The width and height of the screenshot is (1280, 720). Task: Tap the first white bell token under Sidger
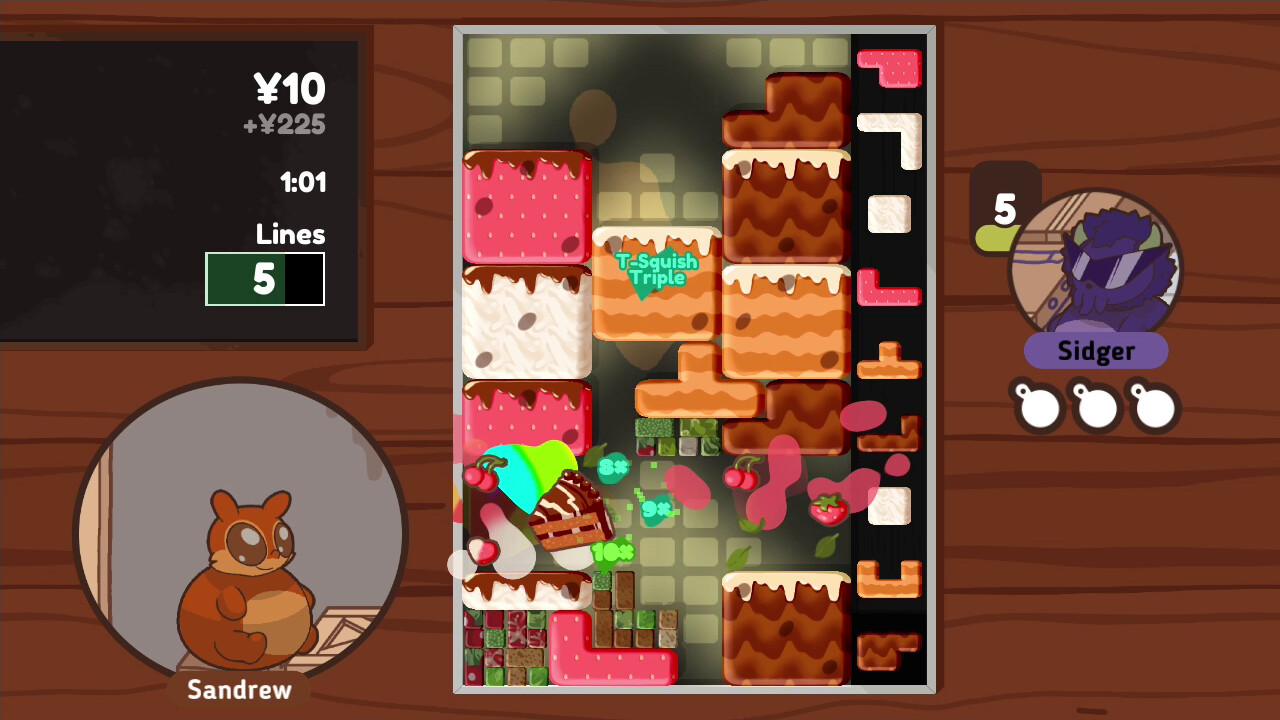pyautogui.click(x=1037, y=406)
